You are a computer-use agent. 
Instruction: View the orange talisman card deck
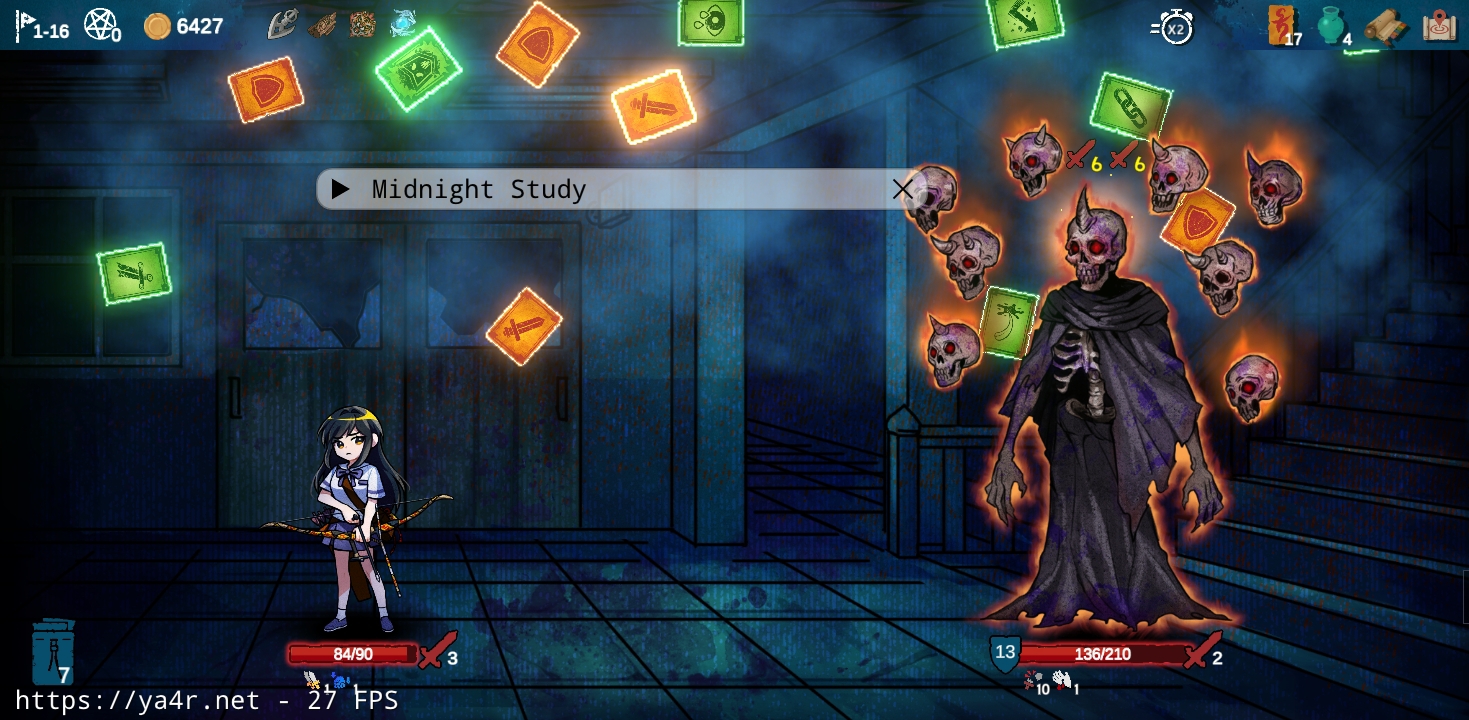point(1281,25)
